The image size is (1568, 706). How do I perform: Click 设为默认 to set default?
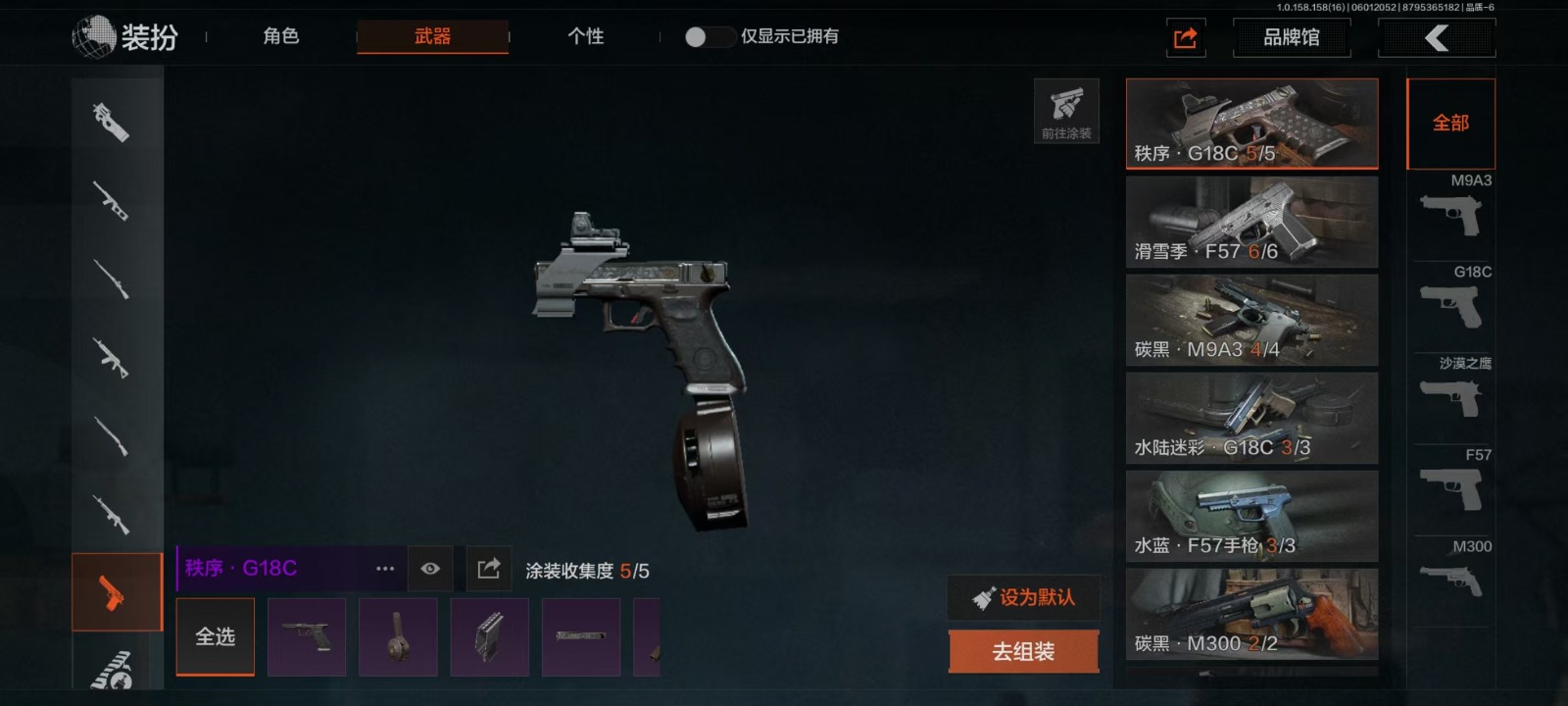[1023, 597]
